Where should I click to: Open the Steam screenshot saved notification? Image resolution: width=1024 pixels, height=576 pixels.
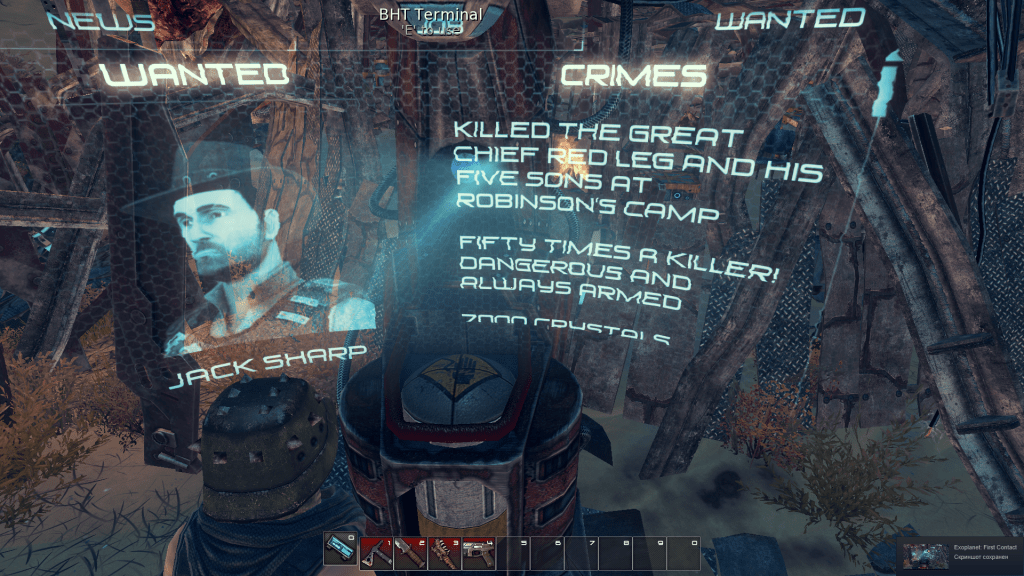pos(960,555)
